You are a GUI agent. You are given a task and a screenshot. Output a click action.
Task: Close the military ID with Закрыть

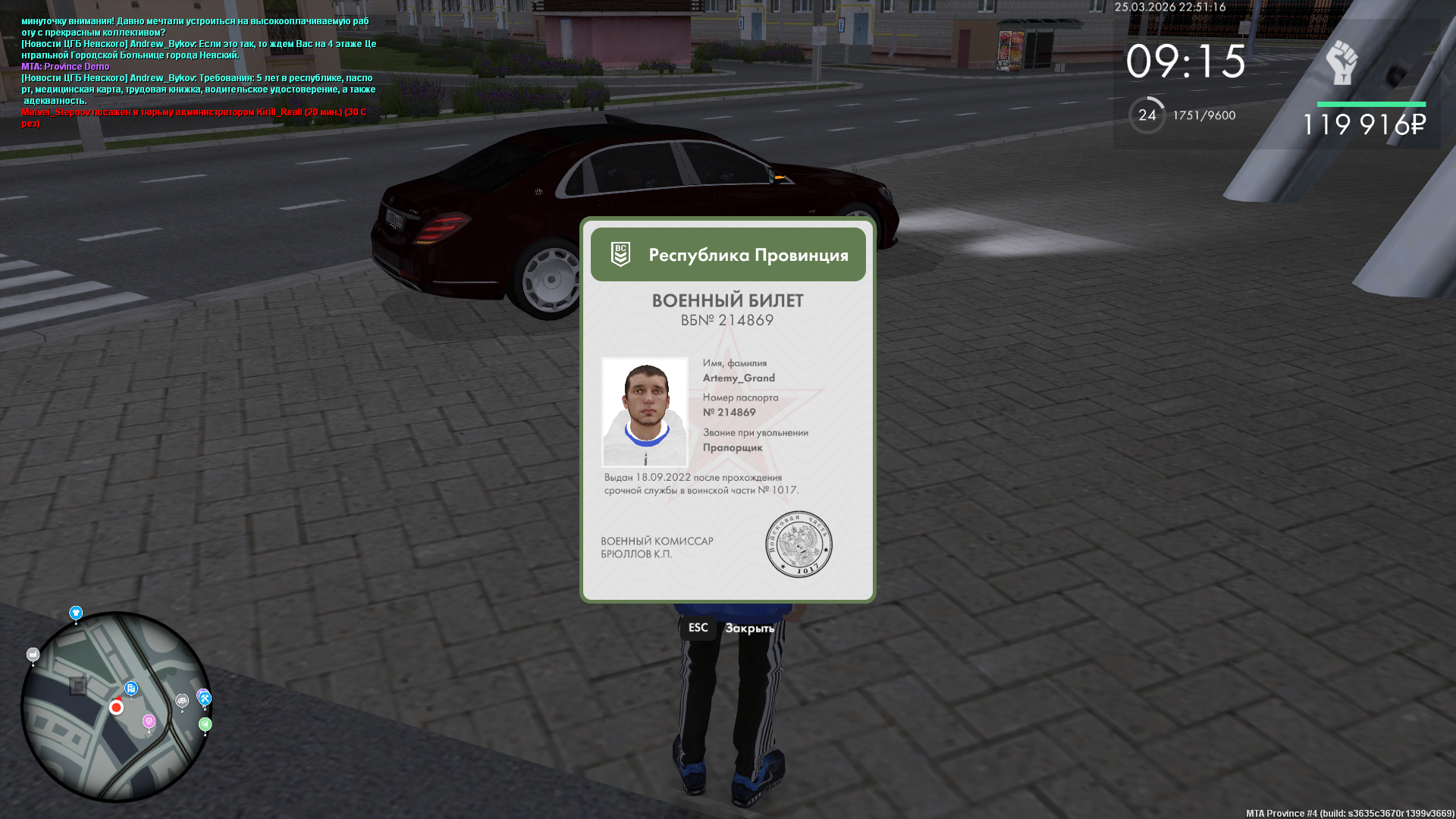coord(748,628)
